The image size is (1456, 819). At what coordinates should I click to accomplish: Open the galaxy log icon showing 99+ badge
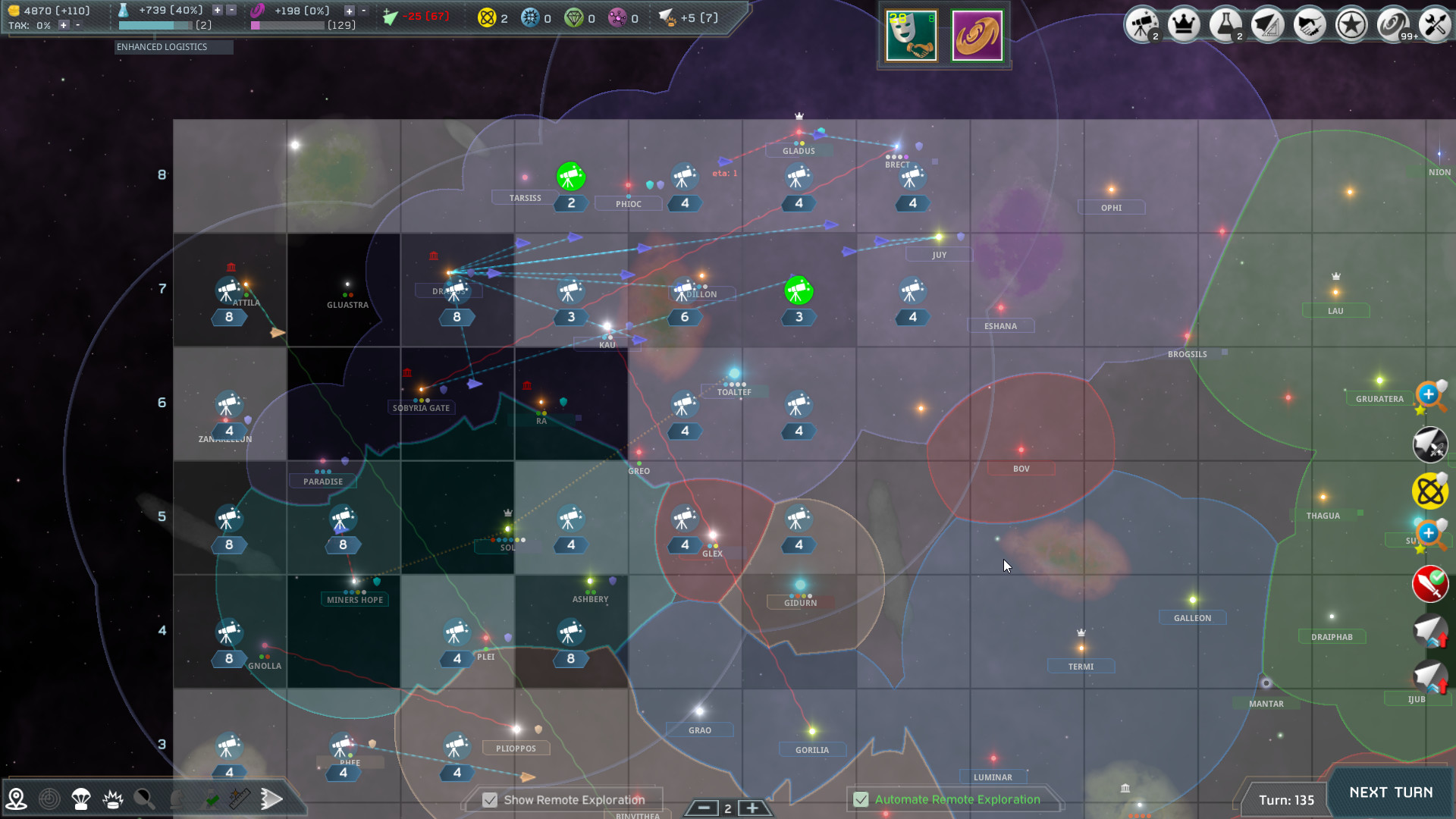[1392, 24]
